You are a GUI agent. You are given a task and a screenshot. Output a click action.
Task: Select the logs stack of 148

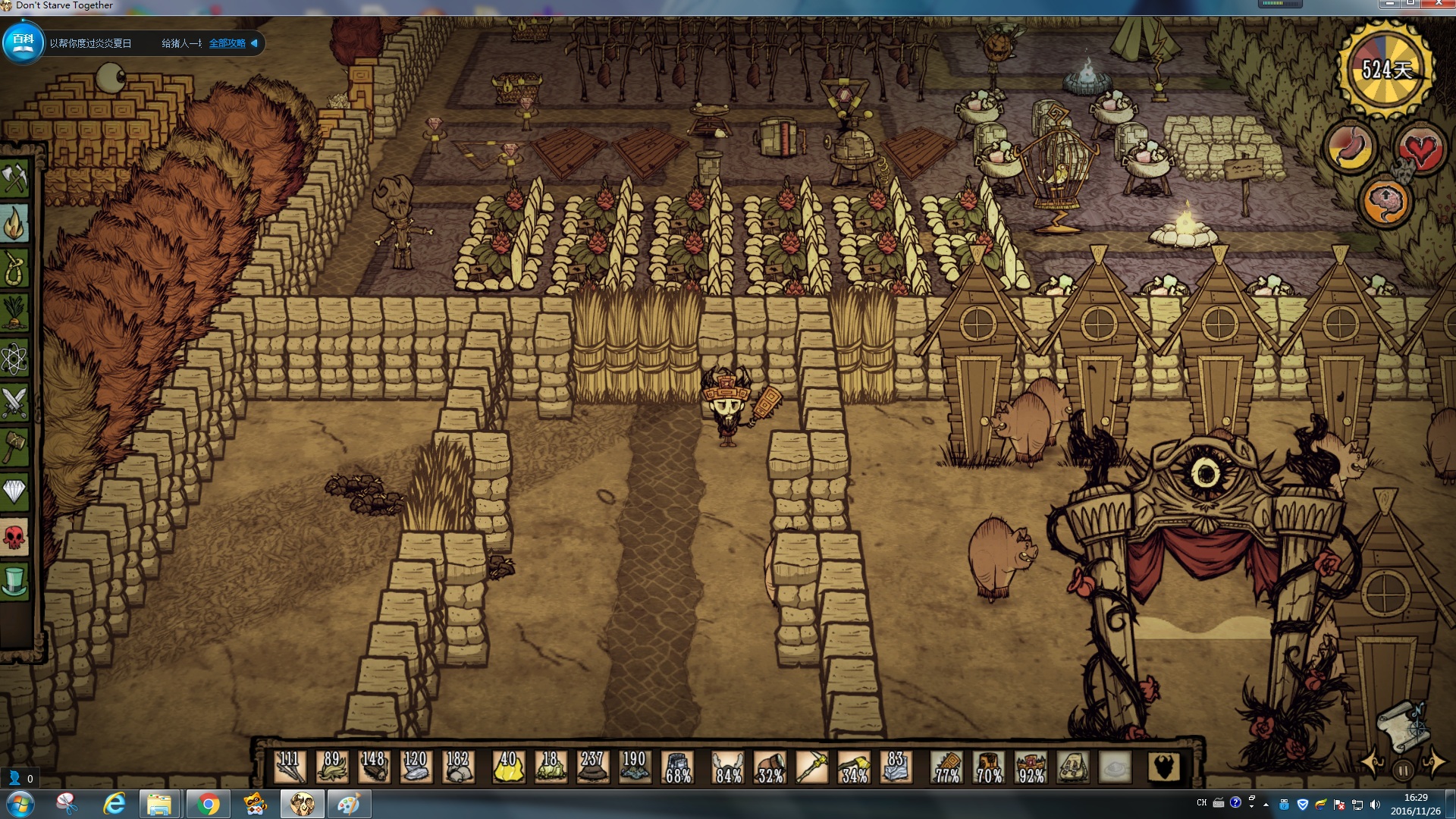point(374,767)
